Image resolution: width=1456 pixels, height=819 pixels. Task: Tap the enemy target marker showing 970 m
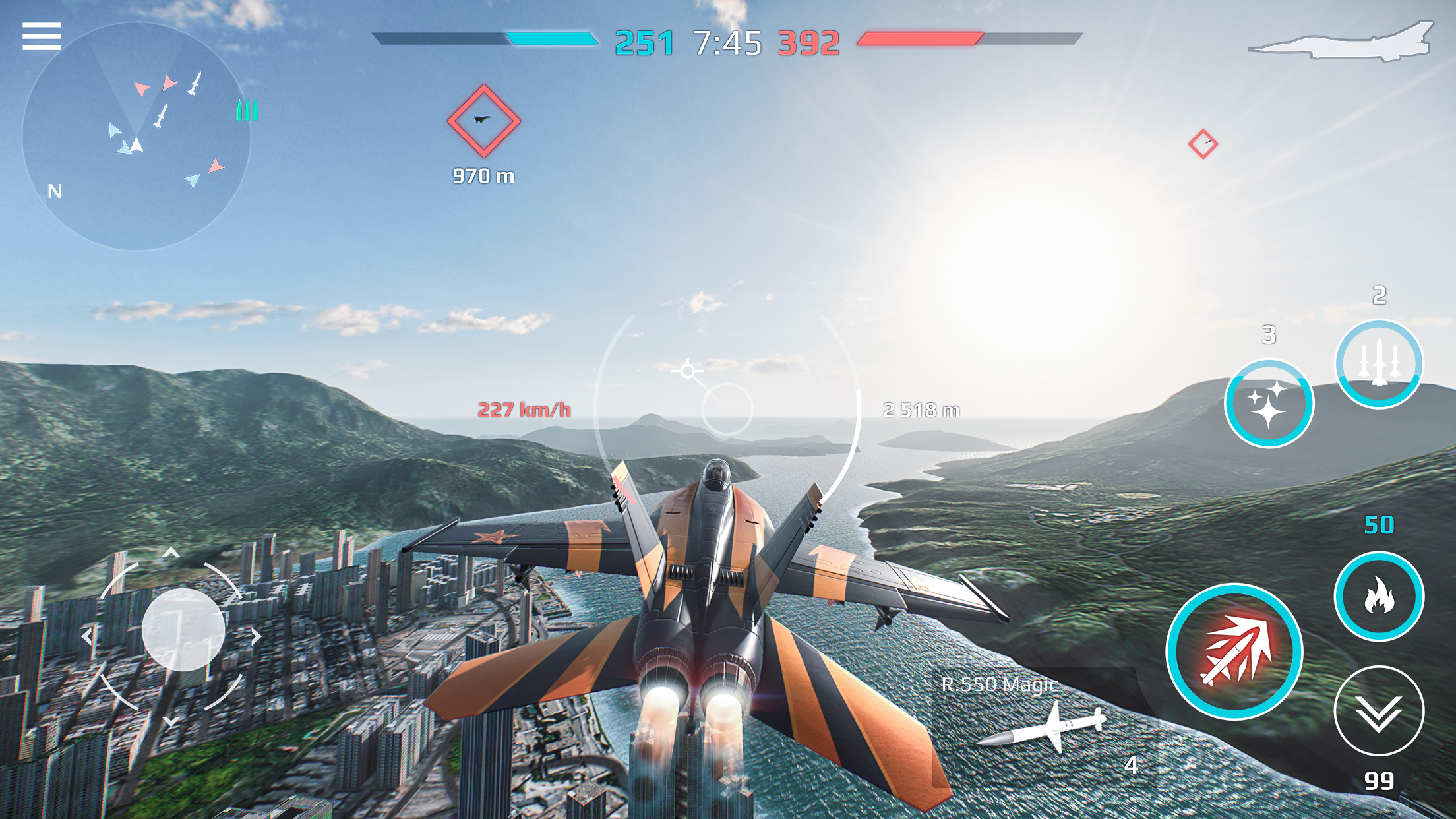483,119
